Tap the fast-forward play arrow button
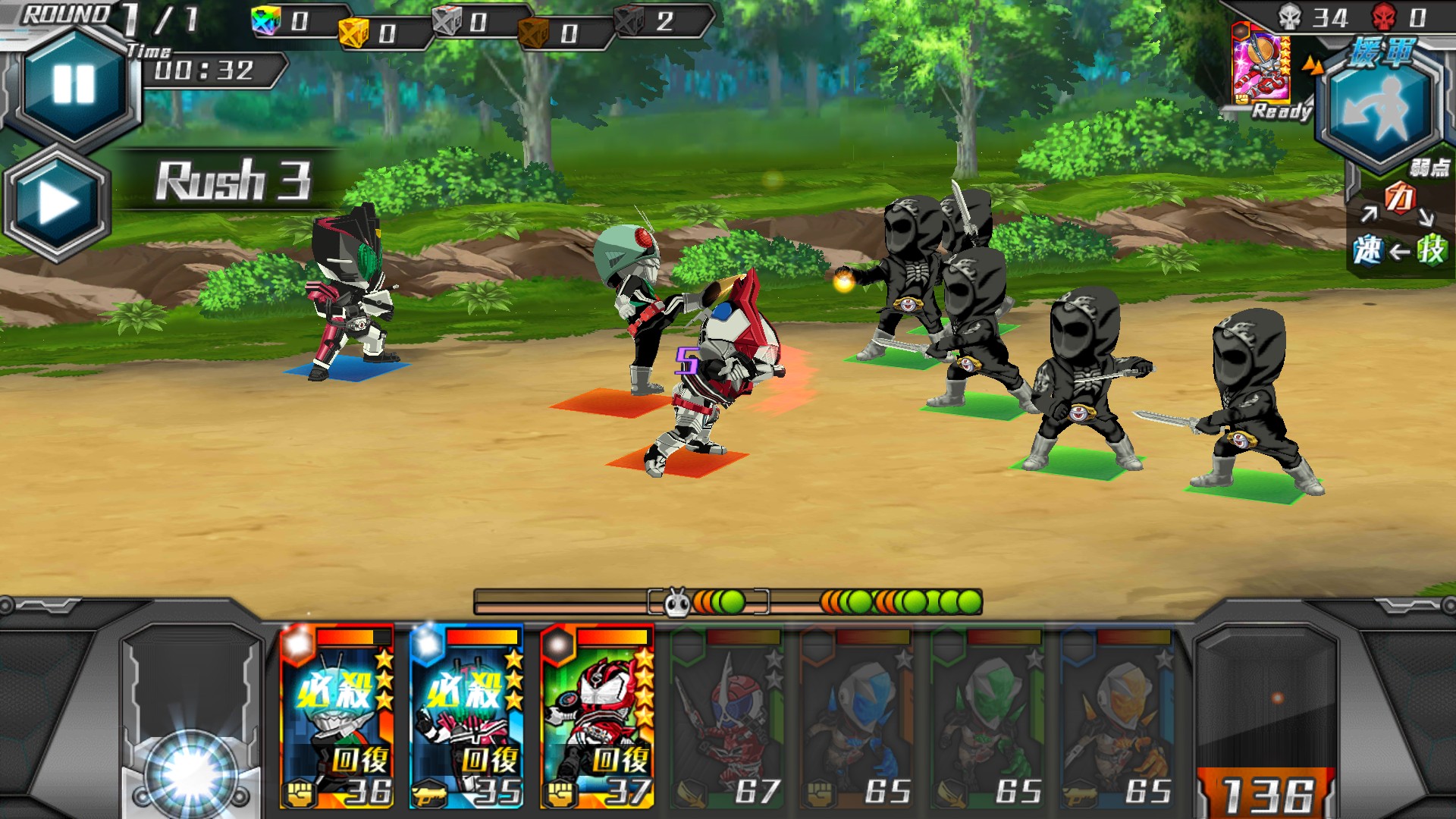The height and width of the screenshot is (819, 1456). 58,203
